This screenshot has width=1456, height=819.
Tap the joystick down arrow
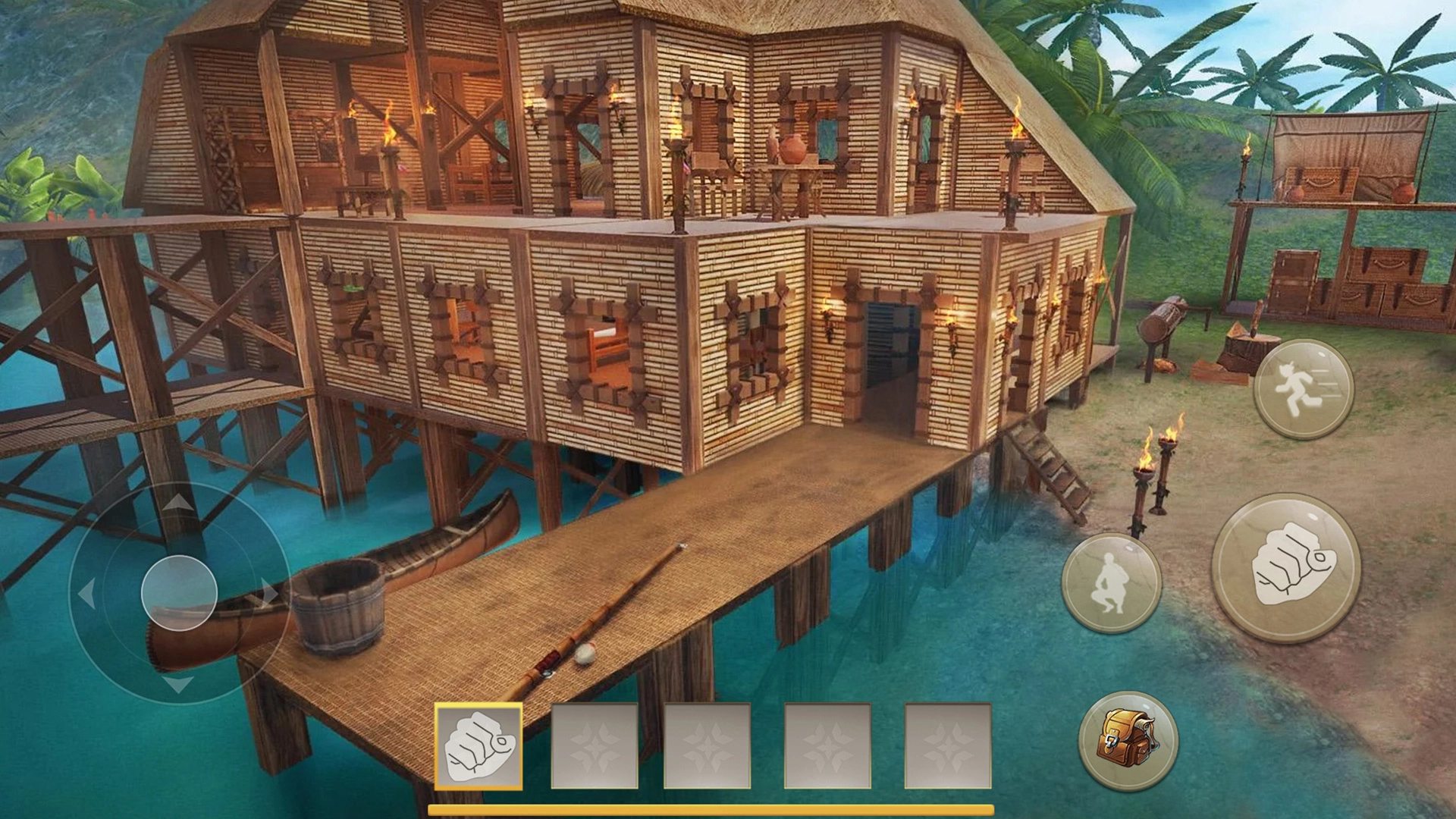pyautogui.click(x=179, y=685)
